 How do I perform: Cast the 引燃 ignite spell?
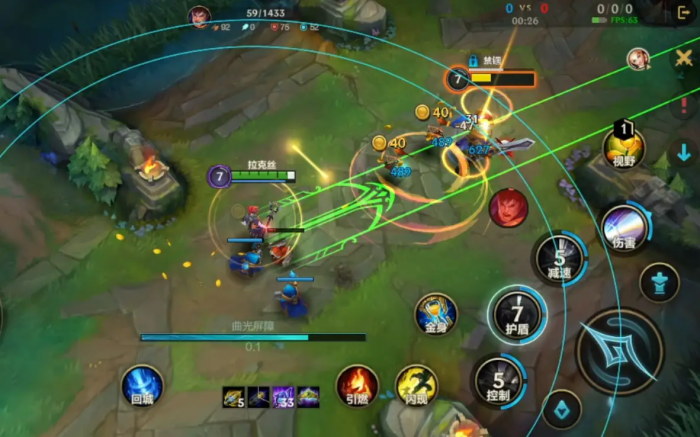(356, 384)
